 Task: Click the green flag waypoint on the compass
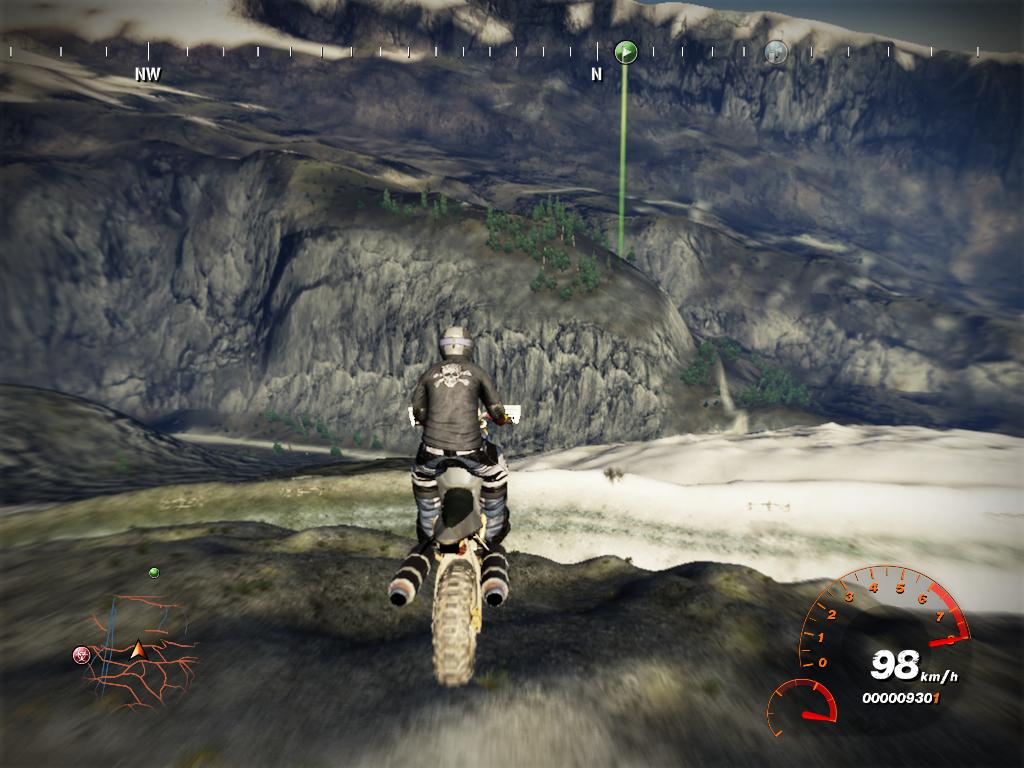pyautogui.click(x=626, y=51)
